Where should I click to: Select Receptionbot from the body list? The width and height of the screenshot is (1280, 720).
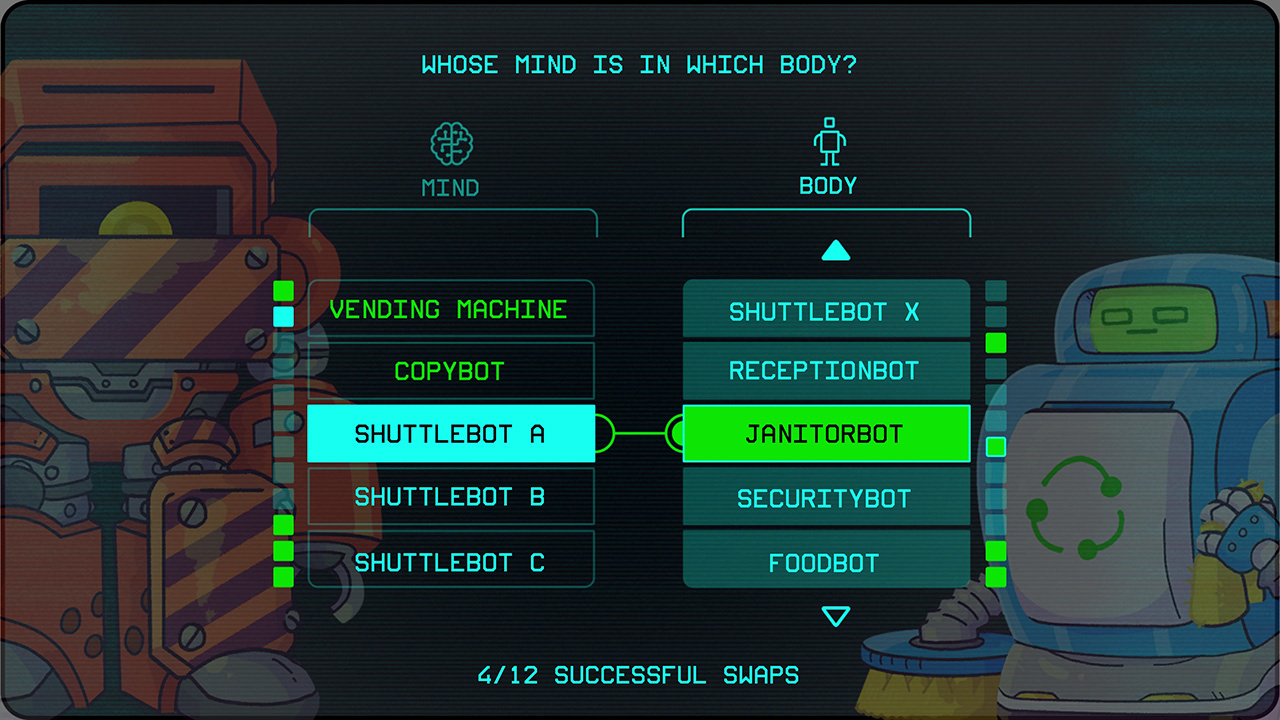[826, 370]
